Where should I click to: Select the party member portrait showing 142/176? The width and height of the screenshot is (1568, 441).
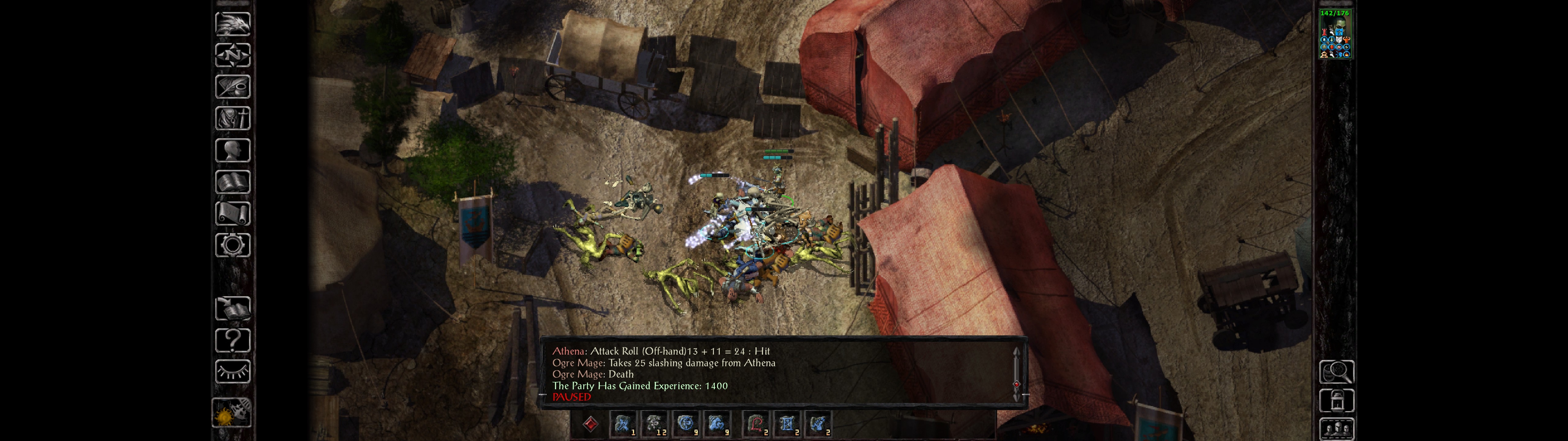[1334, 34]
